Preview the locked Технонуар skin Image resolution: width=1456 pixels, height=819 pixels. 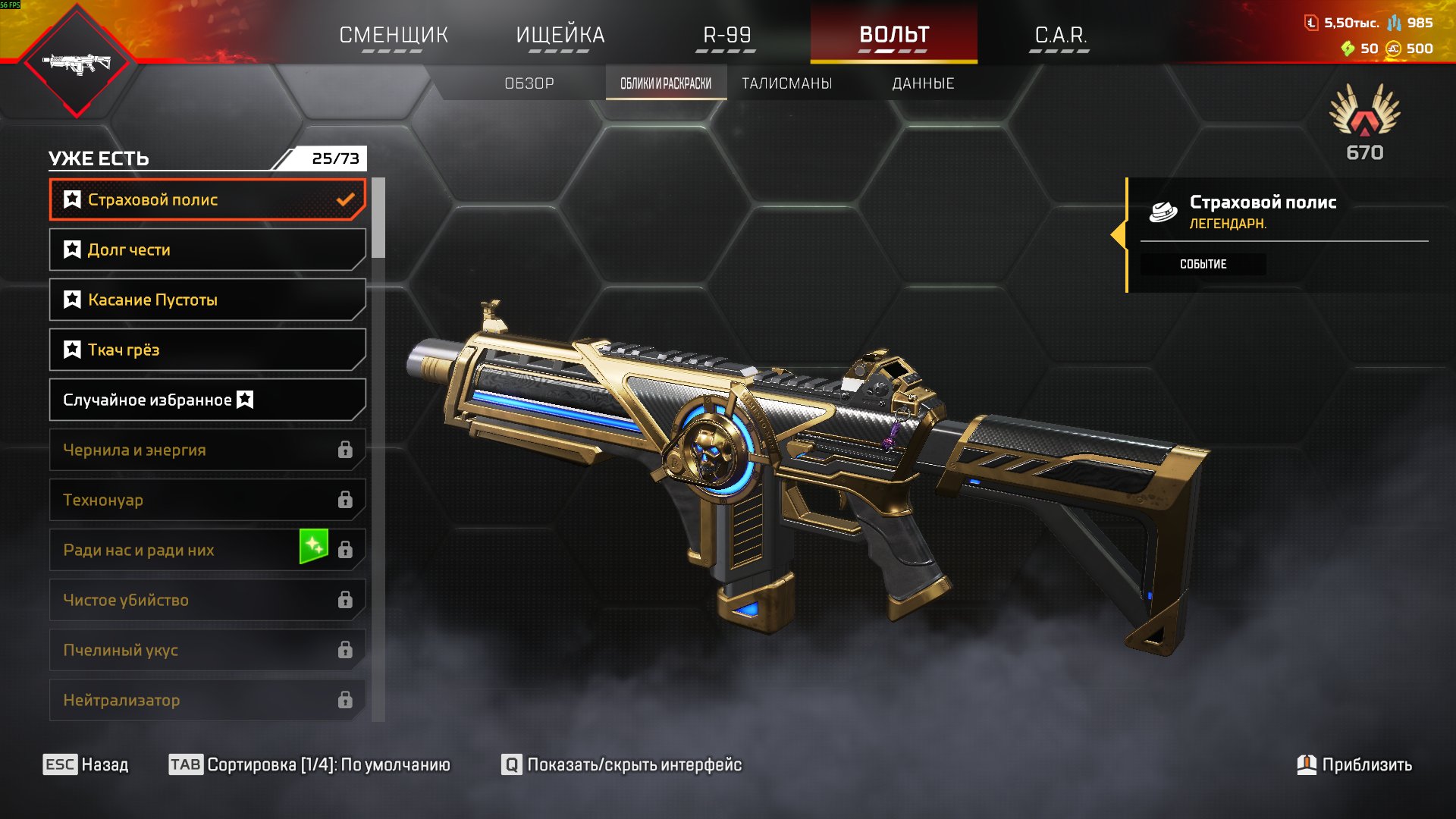pyautogui.click(x=207, y=500)
